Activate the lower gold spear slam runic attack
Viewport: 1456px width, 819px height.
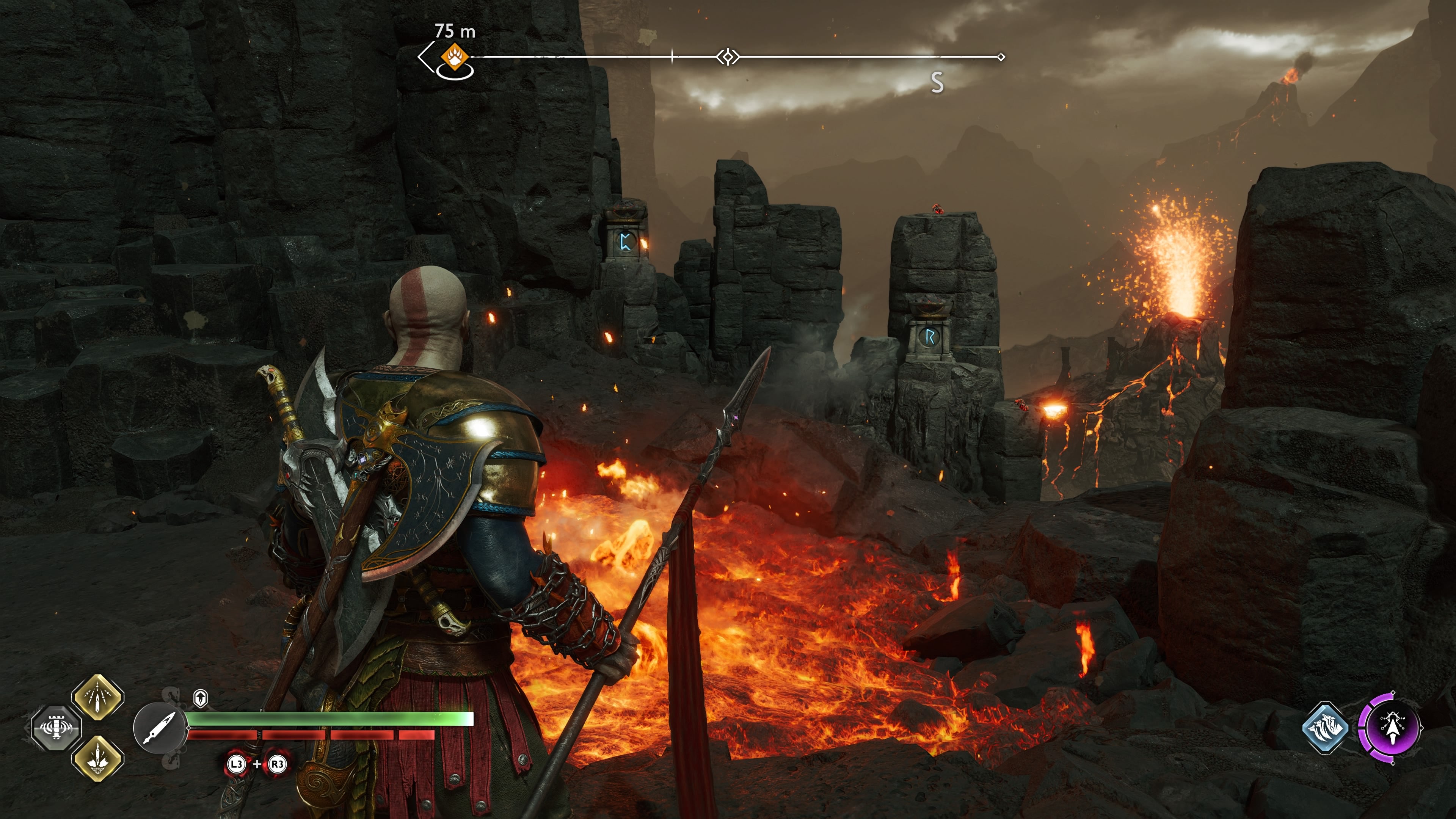98,758
